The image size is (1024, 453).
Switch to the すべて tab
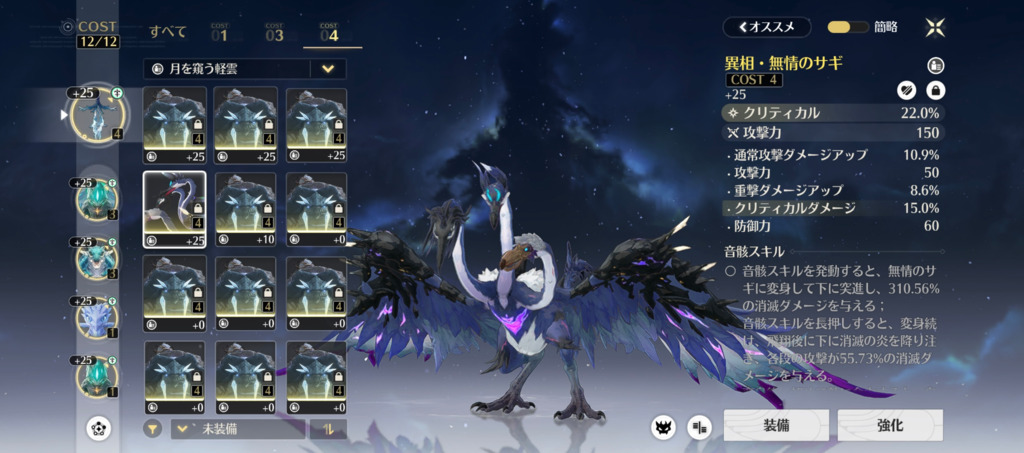click(x=168, y=32)
